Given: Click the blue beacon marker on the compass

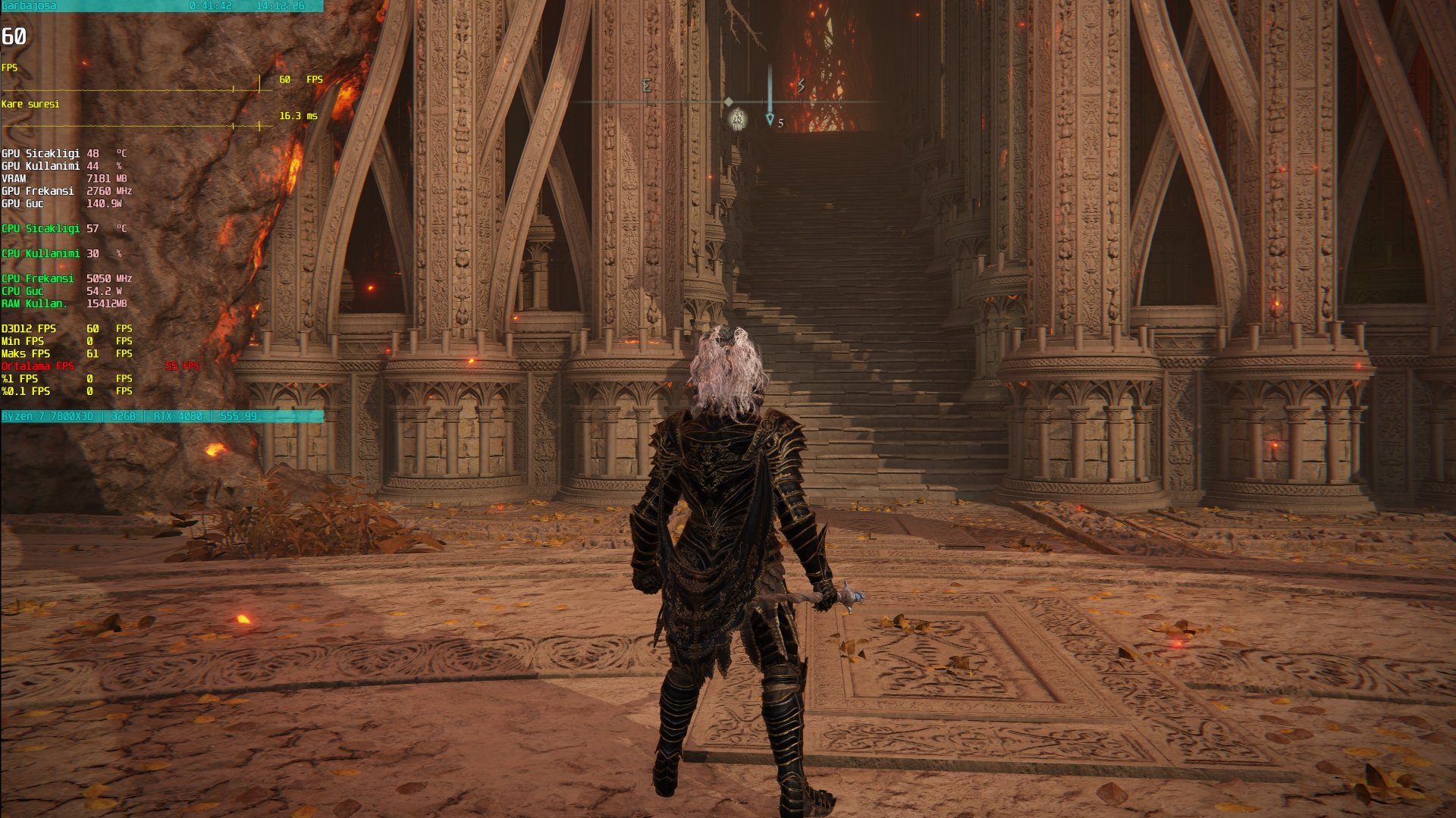Looking at the screenshot, I should [770, 119].
